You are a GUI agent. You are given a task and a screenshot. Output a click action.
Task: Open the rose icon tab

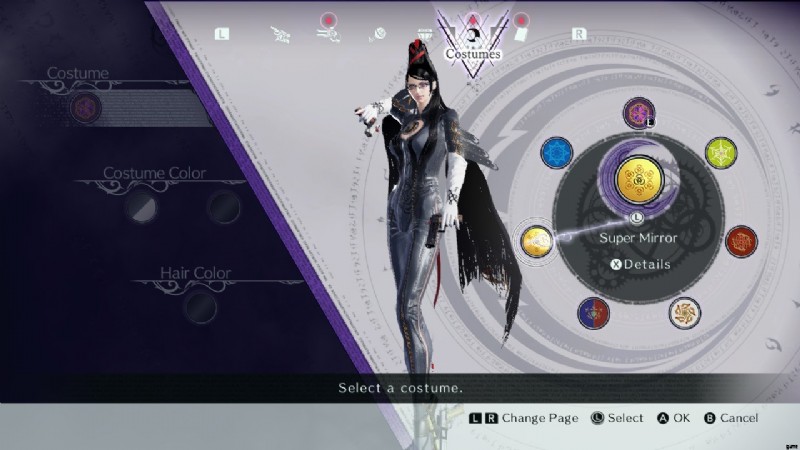[377, 34]
